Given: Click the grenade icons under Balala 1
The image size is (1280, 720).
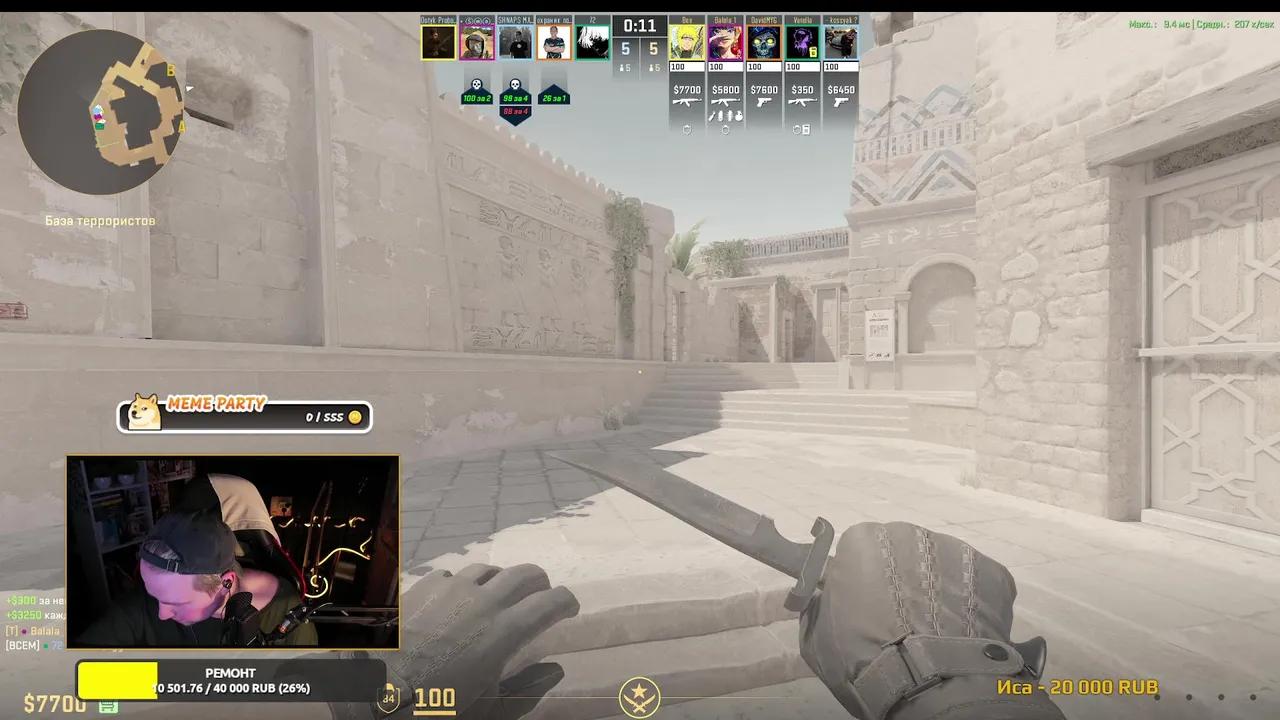Looking at the screenshot, I should 726,117.
